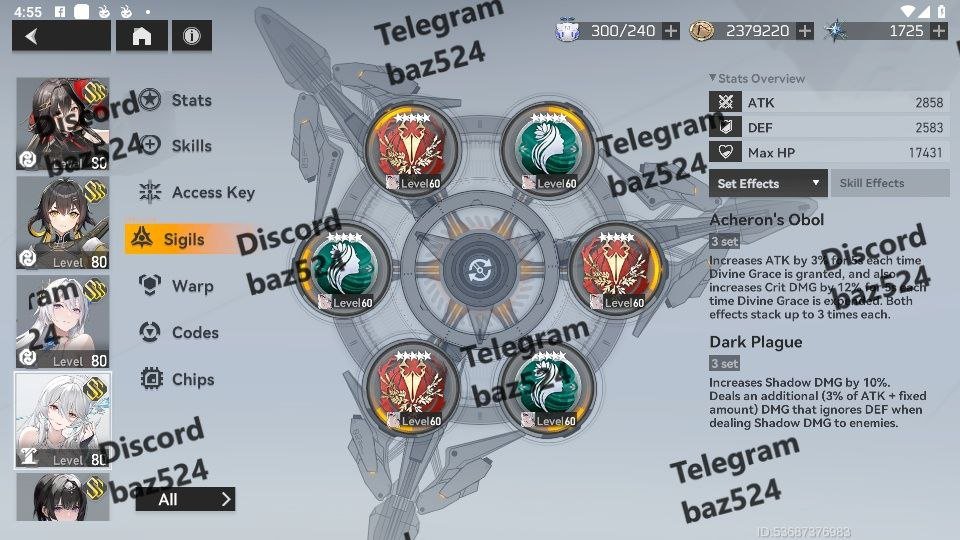Select the Access Key tab
The width and height of the screenshot is (960, 540).
pyautogui.click(x=212, y=193)
